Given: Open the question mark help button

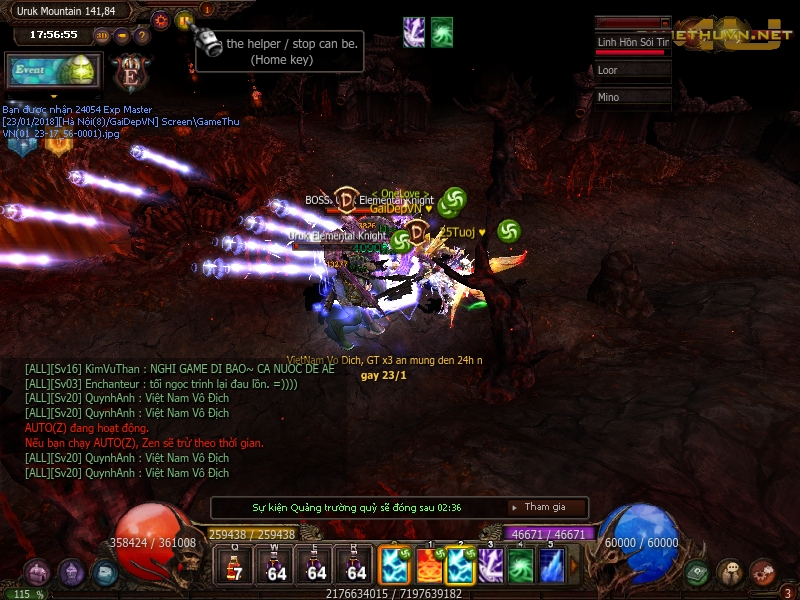Looking at the screenshot, I should click(x=142, y=35).
